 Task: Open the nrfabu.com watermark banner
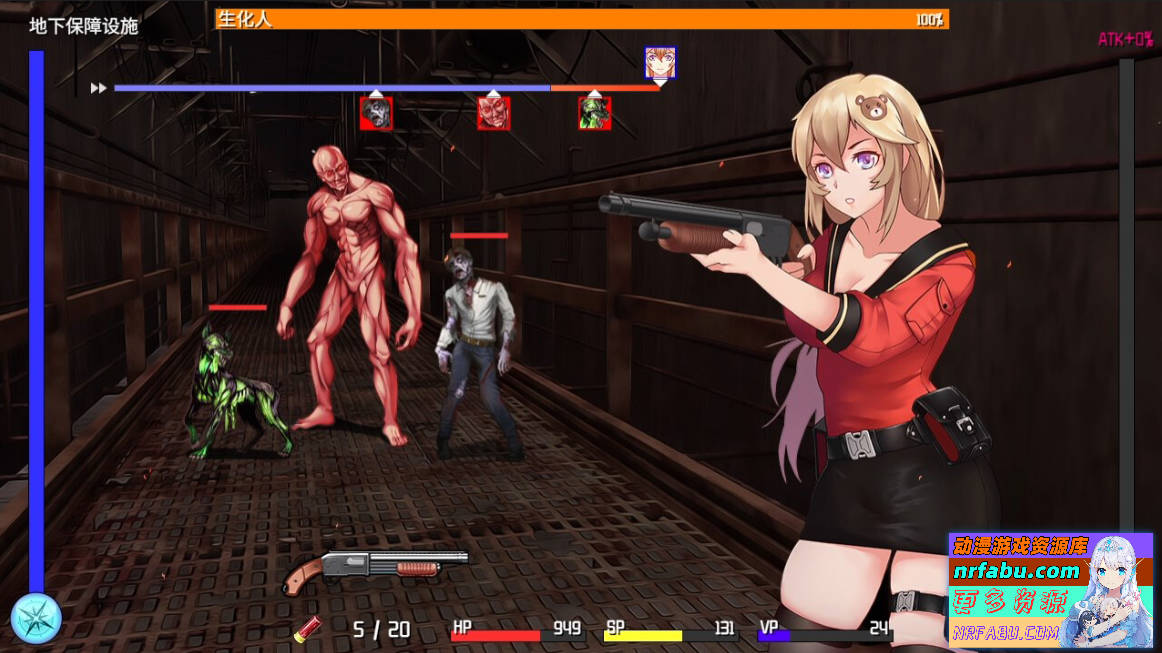pos(1050,590)
